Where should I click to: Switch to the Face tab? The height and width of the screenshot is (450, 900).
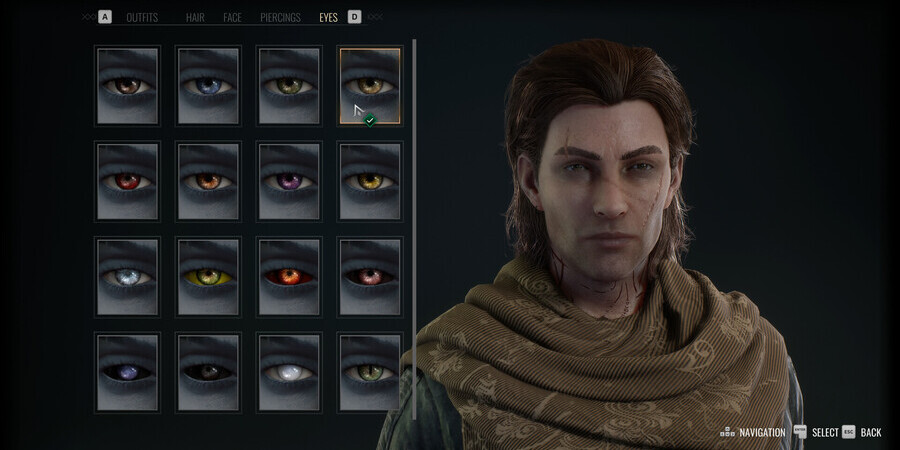point(232,17)
